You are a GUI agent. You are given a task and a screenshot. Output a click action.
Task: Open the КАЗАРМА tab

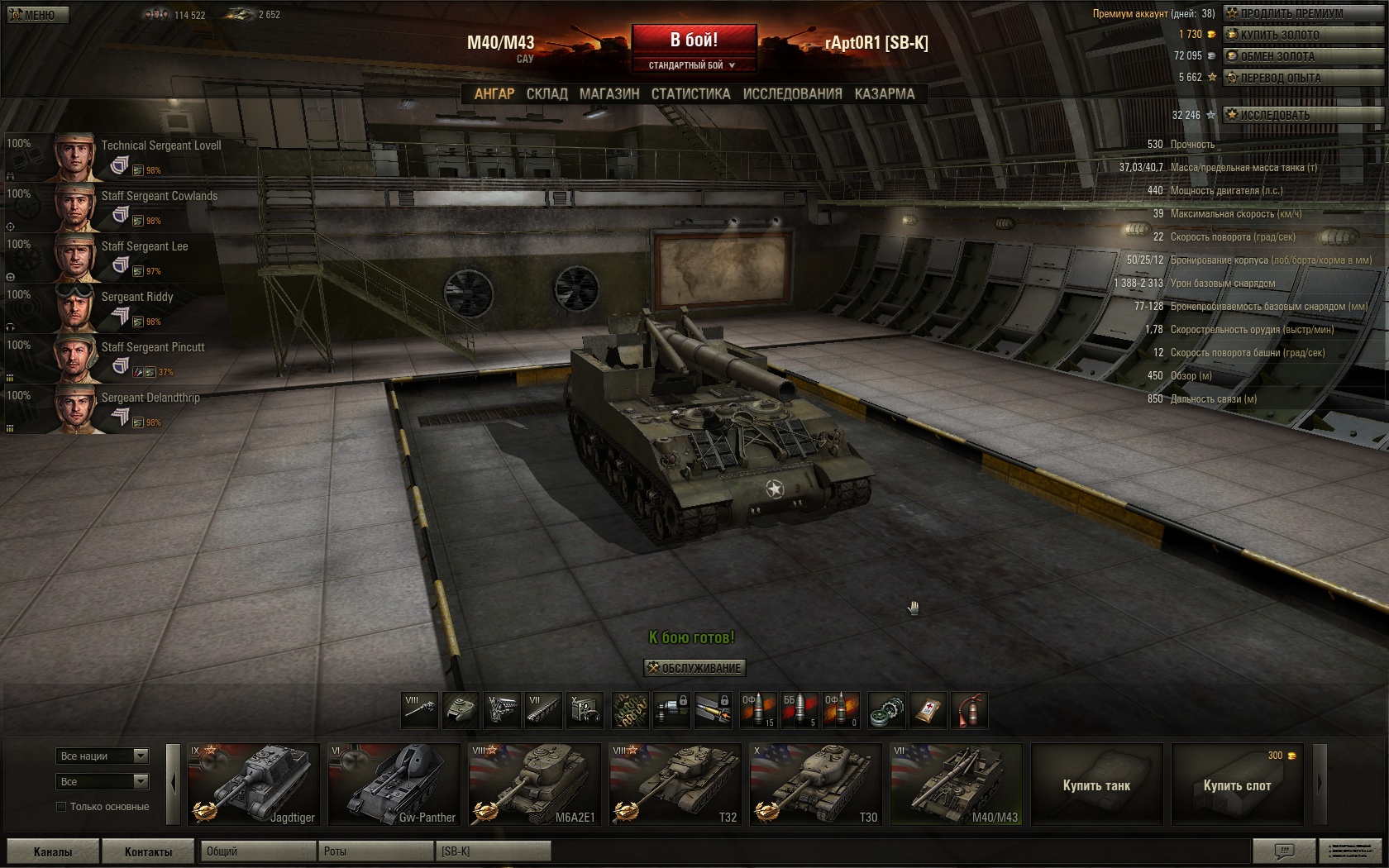(885, 94)
